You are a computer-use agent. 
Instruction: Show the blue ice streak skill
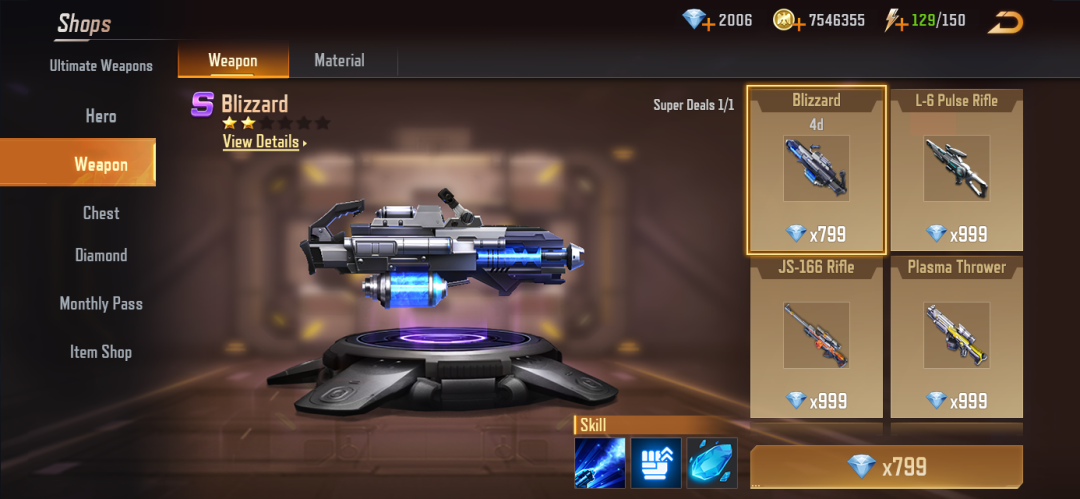point(600,463)
